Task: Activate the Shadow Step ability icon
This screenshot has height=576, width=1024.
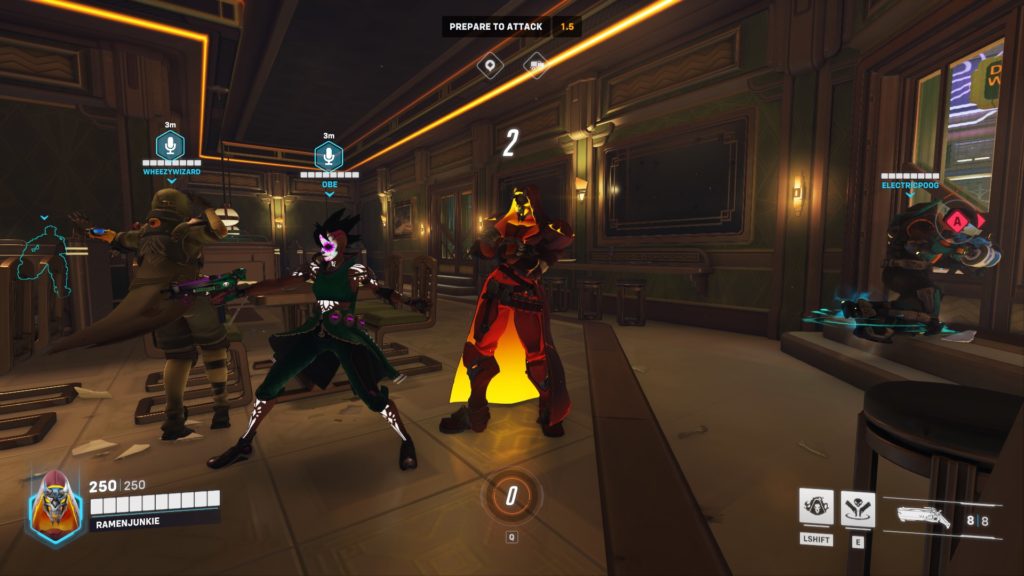Action: (x=858, y=508)
